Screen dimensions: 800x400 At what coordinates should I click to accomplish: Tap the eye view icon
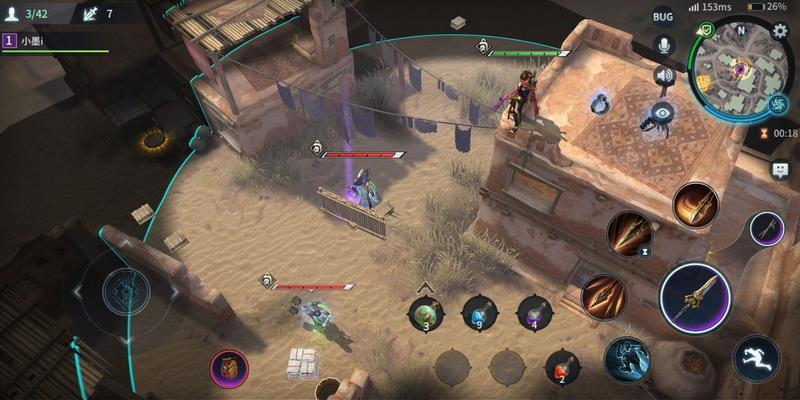coord(662,111)
